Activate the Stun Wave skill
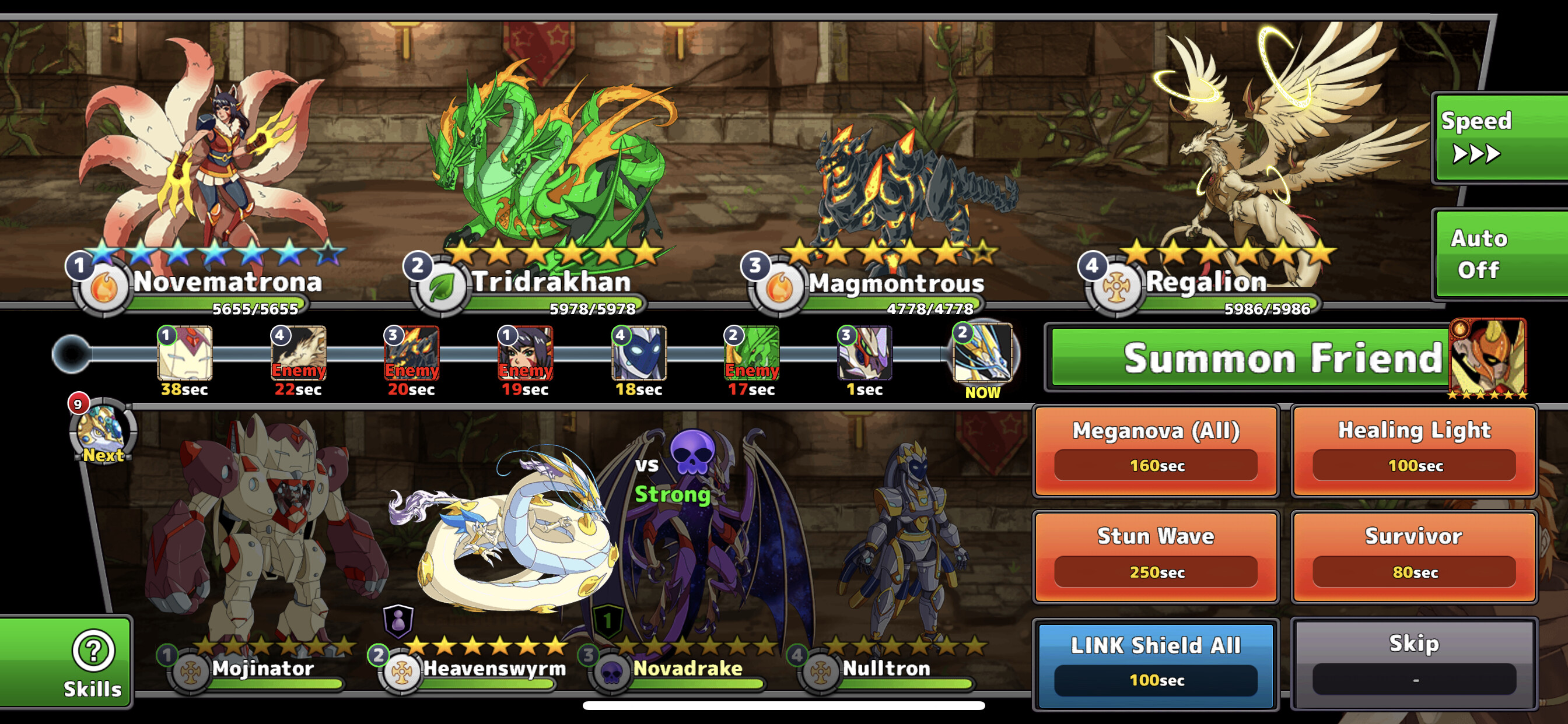 1156,557
